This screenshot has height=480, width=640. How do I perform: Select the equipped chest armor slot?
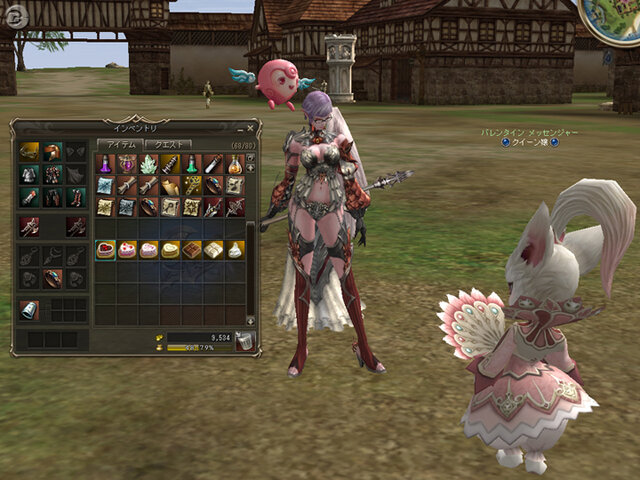click(x=28, y=175)
